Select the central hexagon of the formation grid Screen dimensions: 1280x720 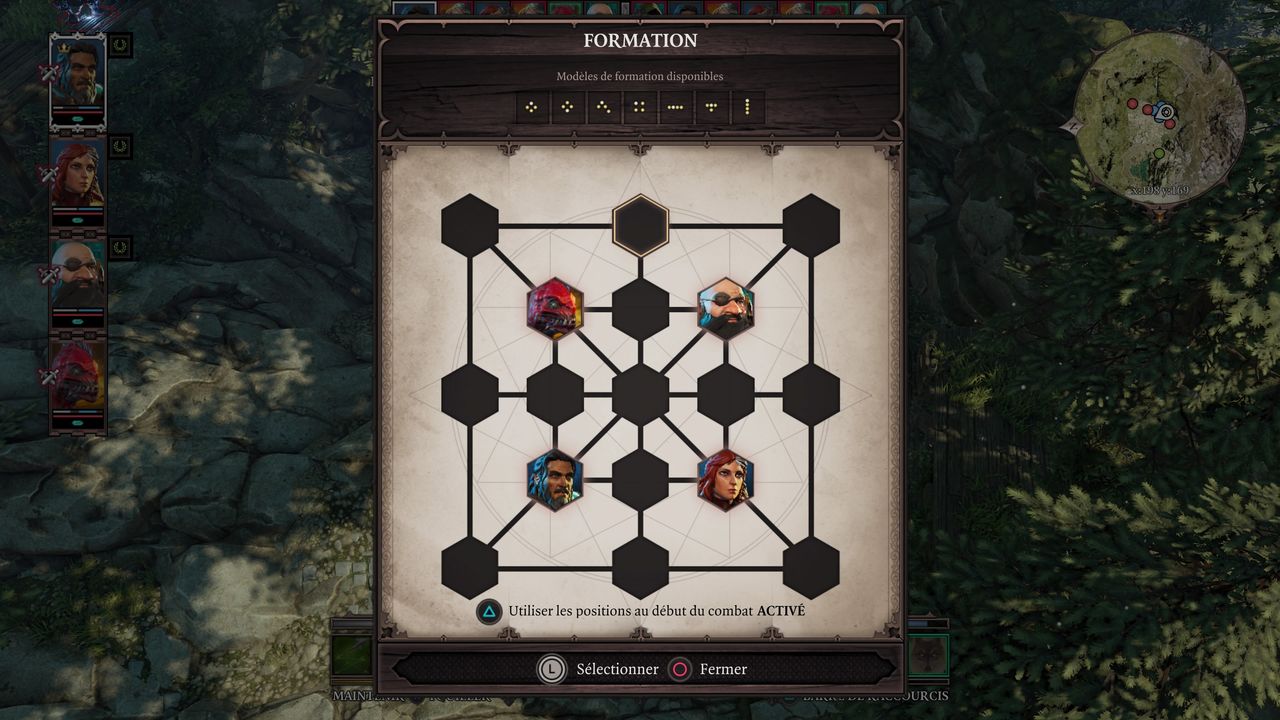640,394
